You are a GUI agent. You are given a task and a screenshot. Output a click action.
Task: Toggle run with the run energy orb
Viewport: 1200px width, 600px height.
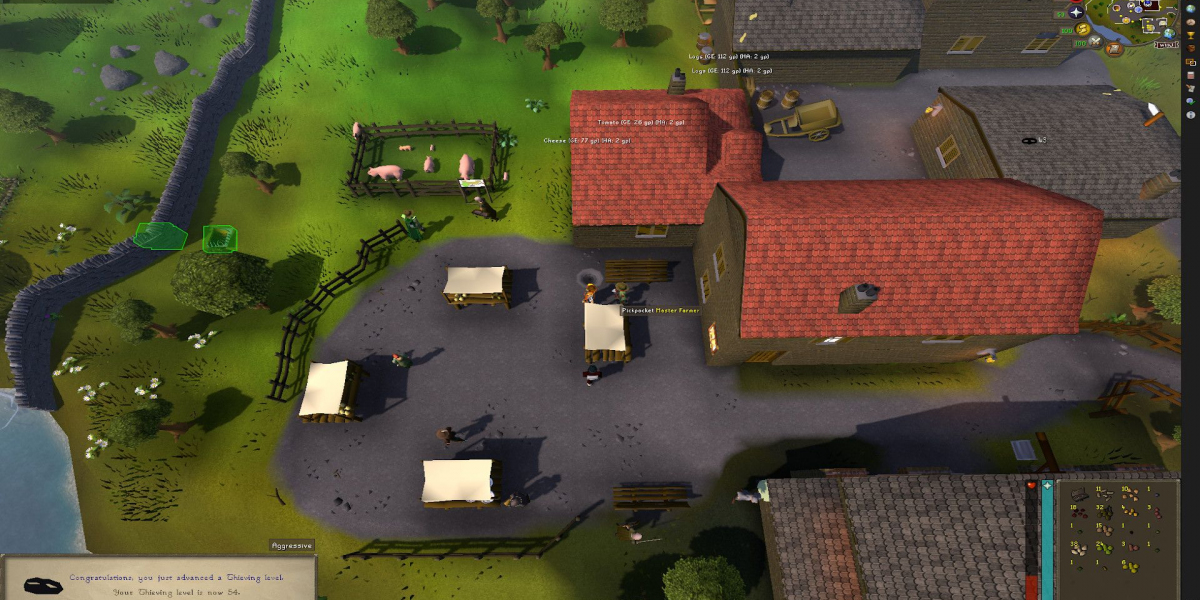pyautogui.click(x=1083, y=29)
